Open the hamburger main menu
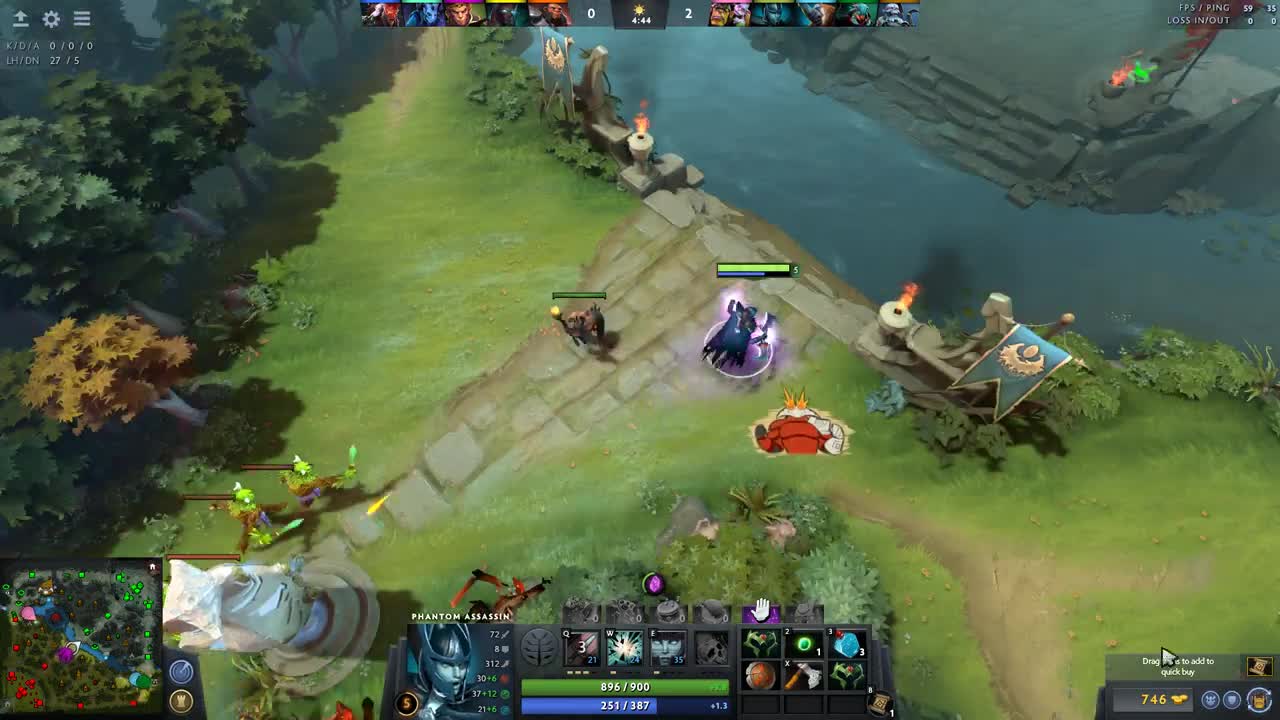This screenshot has width=1280, height=720. tap(82, 19)
